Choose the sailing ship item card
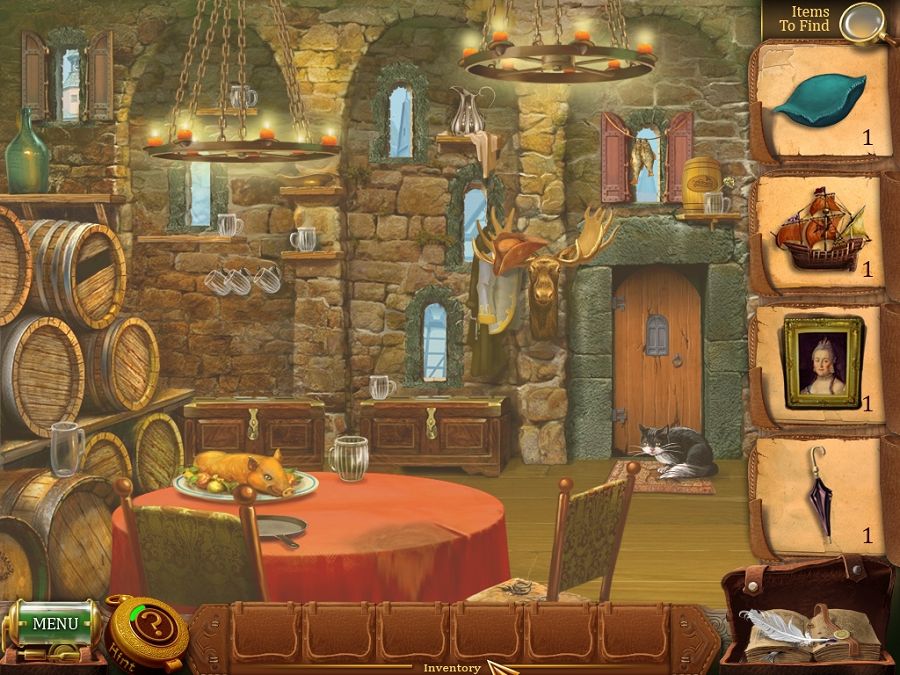Screen dimensions: 900x675 tap(819, 238)
